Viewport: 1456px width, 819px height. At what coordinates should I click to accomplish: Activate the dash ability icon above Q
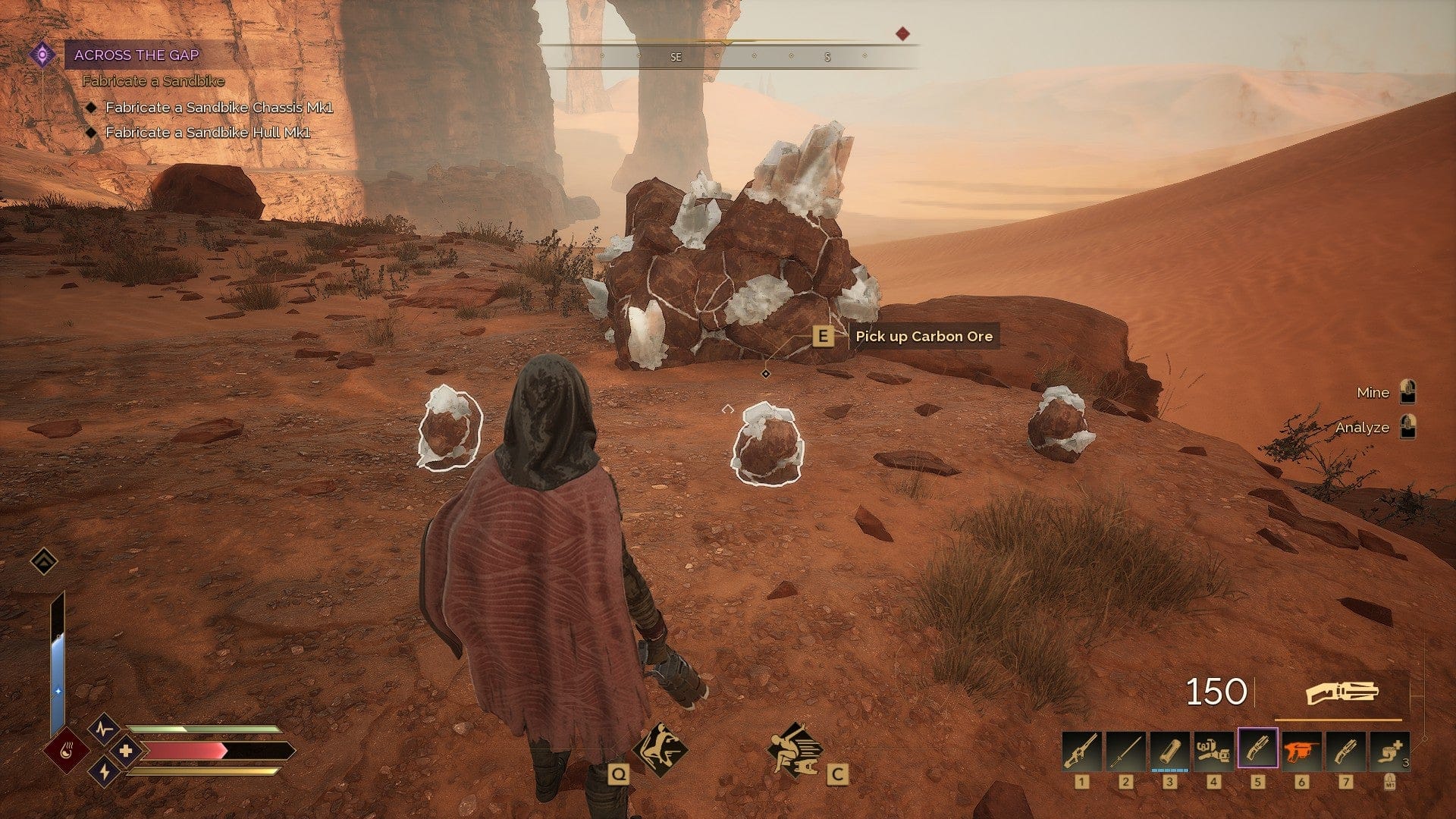(x=660, y=749)
